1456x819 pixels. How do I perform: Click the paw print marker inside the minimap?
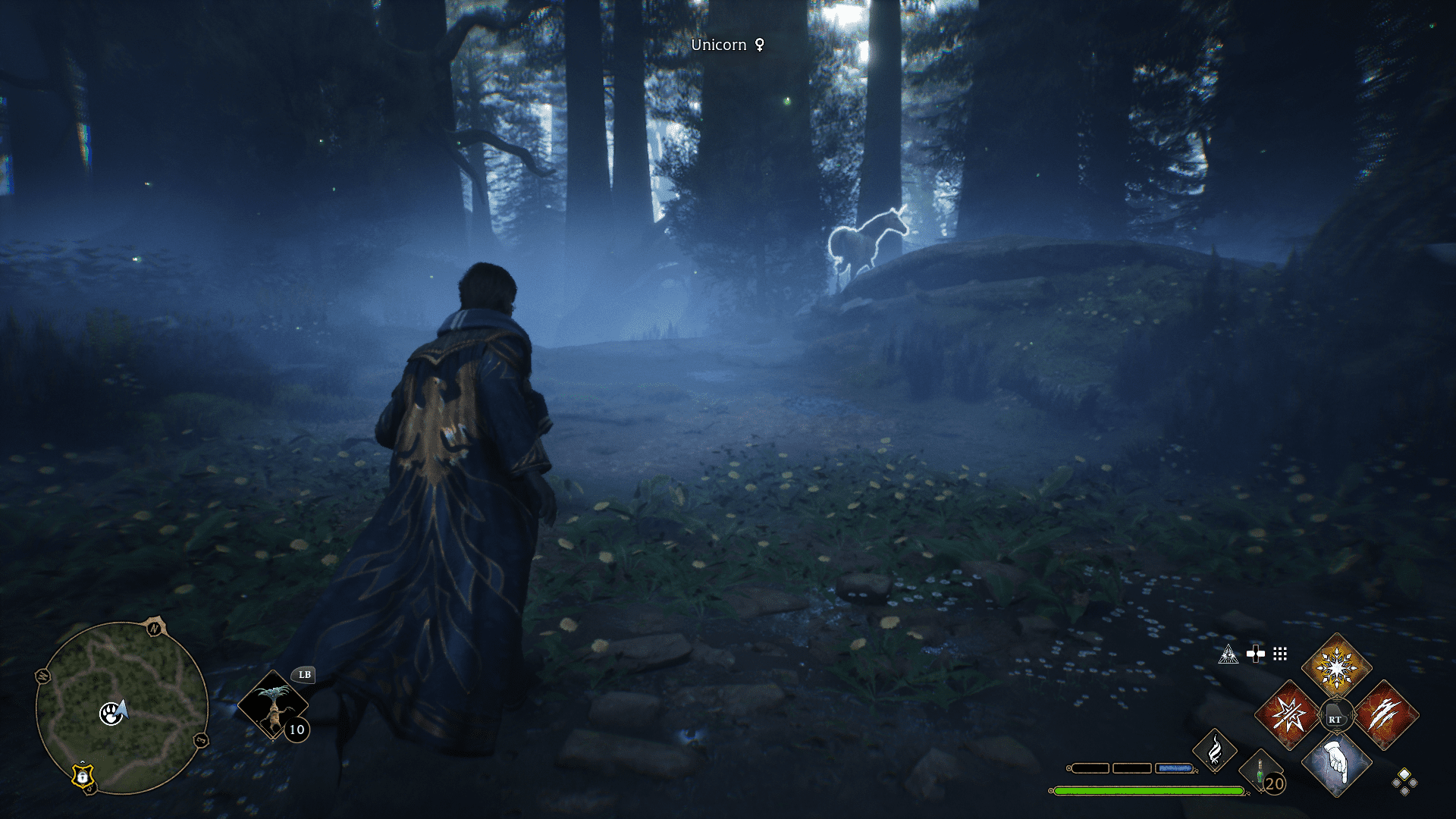point(111,714)
